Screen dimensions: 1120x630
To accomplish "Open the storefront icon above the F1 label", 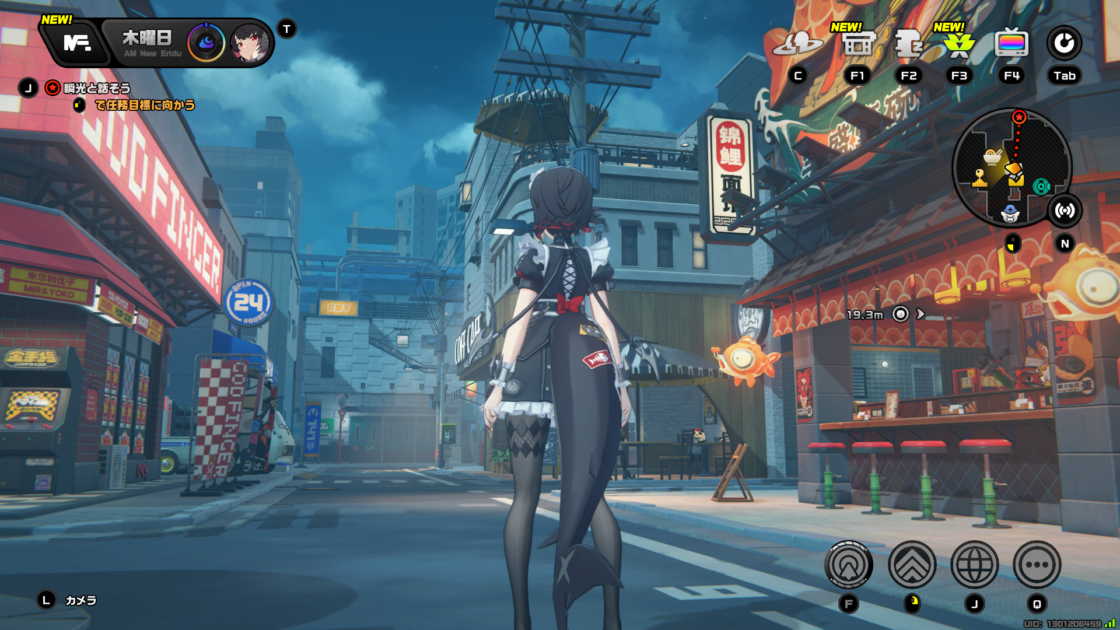I will tap(857, 44).
